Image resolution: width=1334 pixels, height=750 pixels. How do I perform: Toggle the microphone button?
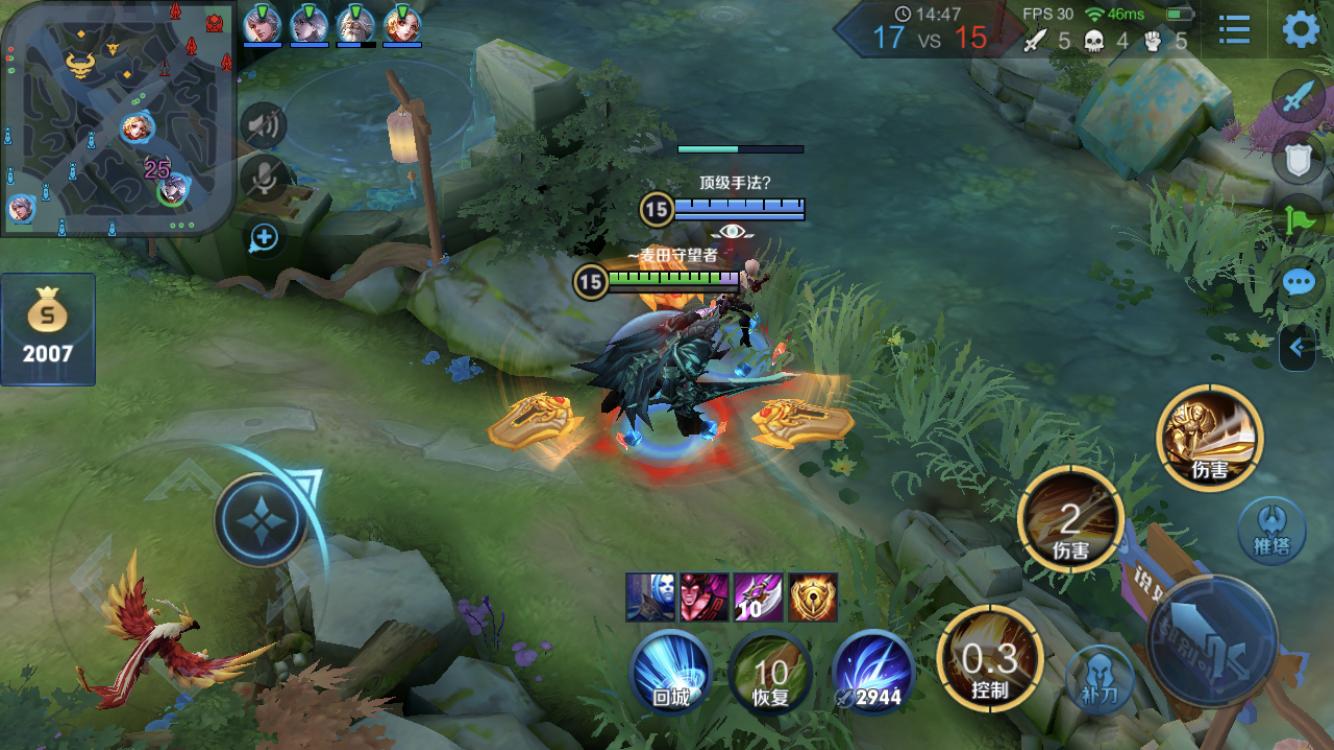tap(264, 178)
